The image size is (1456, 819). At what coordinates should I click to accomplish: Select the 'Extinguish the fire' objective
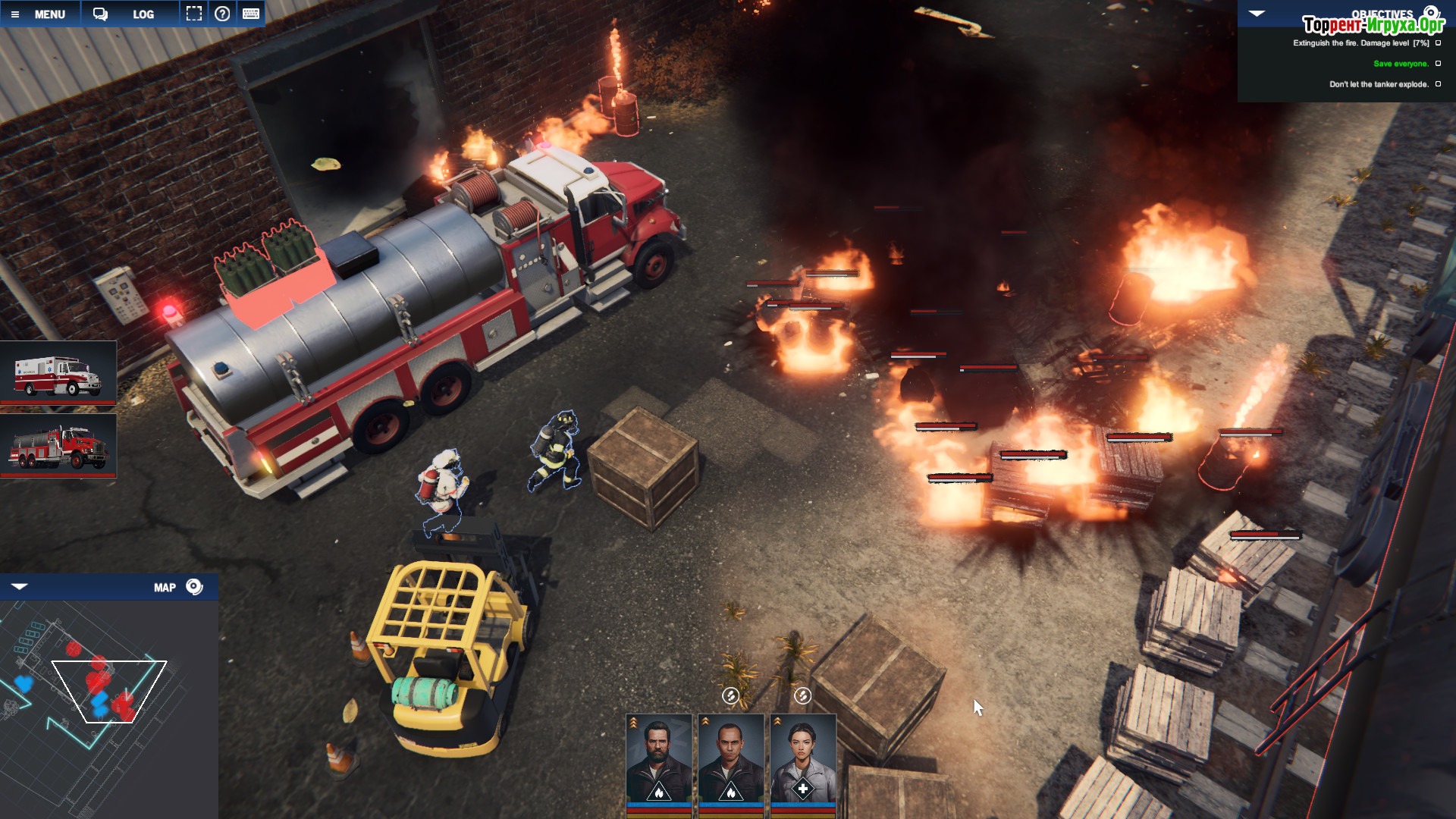[x=1360, y=43]
